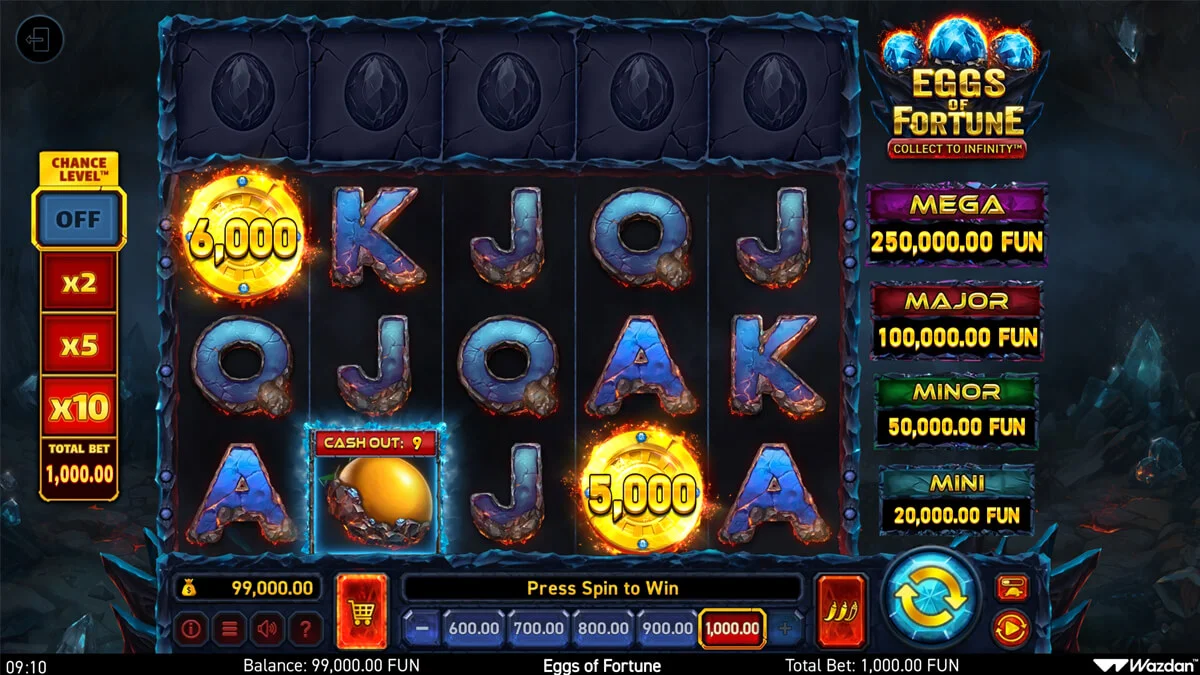Spin the reels with the round arrows button
The width and height of the screenshot is (1200, 675).
[x=930, y=597]
